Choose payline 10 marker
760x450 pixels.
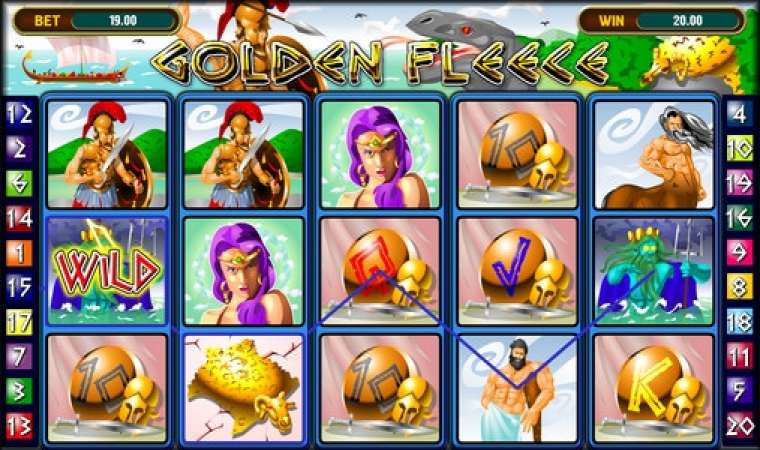coord(741,149)
